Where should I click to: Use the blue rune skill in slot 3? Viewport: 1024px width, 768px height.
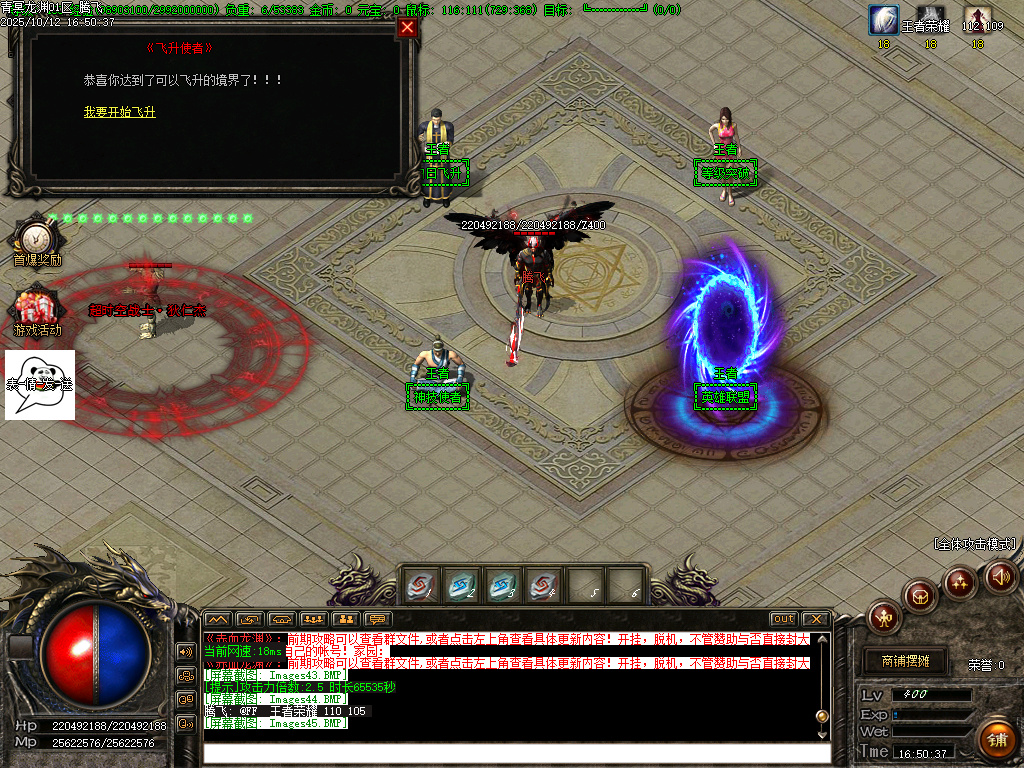(x=503, y=585)
